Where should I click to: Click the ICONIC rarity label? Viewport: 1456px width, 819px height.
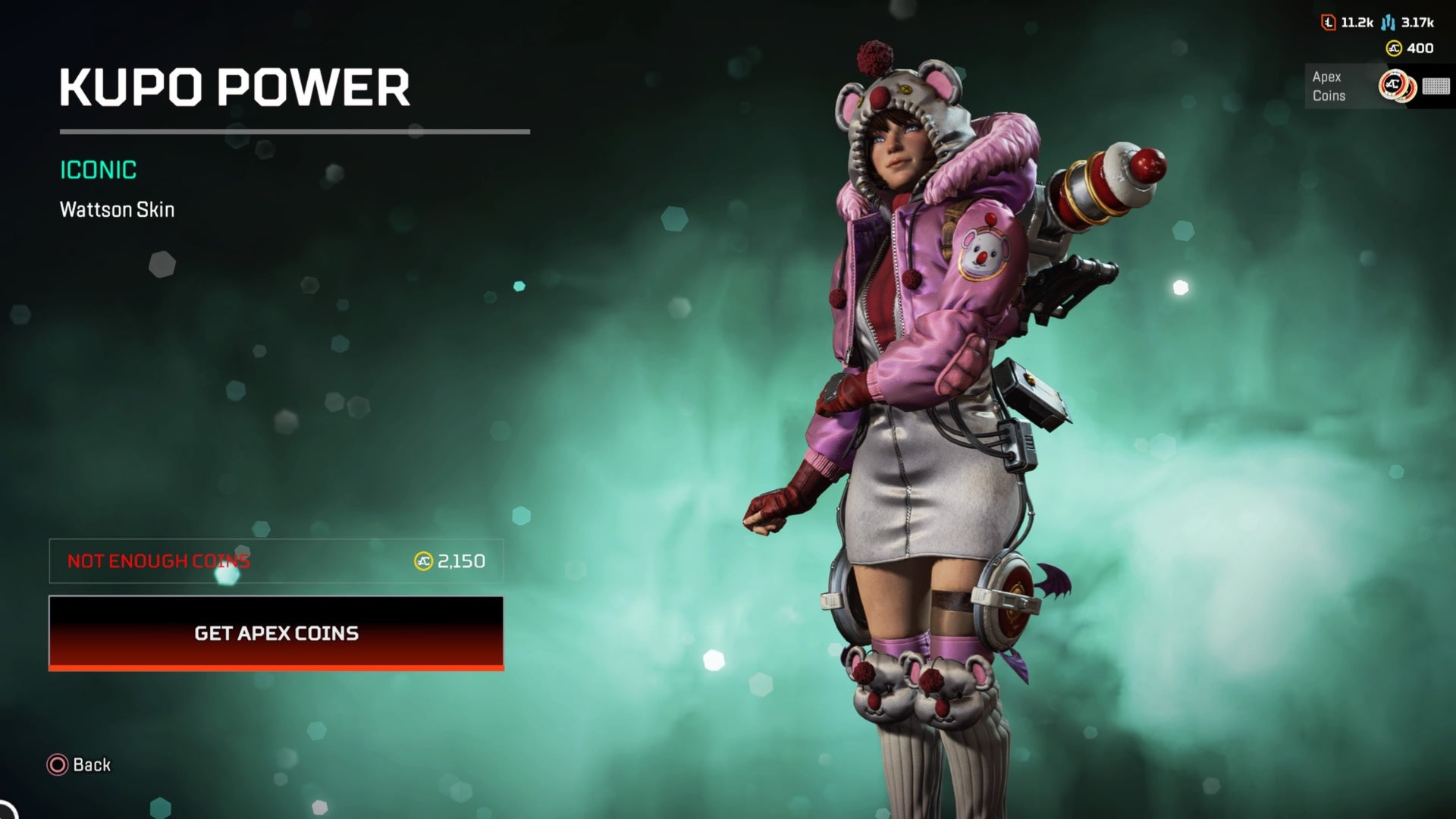[x=98, y=170]
